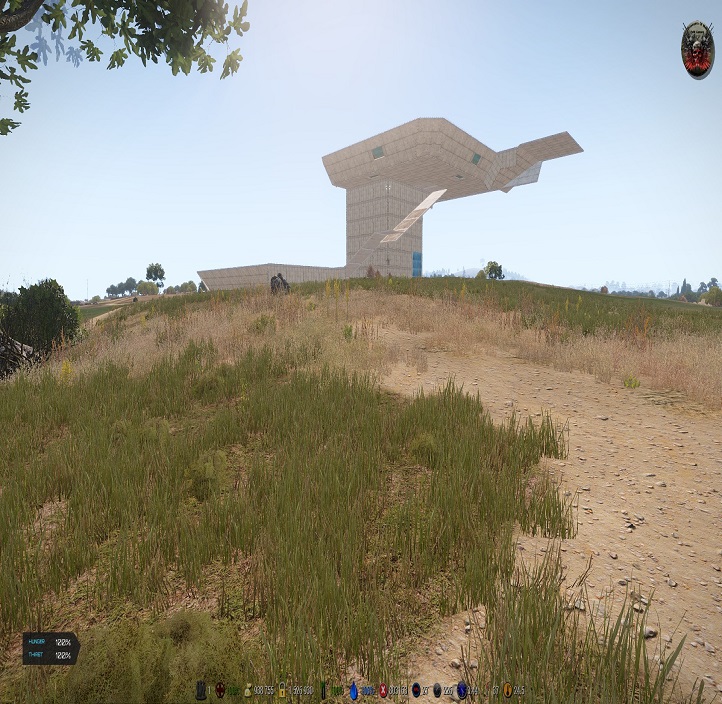
Task: Click the Hunger and Thirst status panel
Action: 50,648
